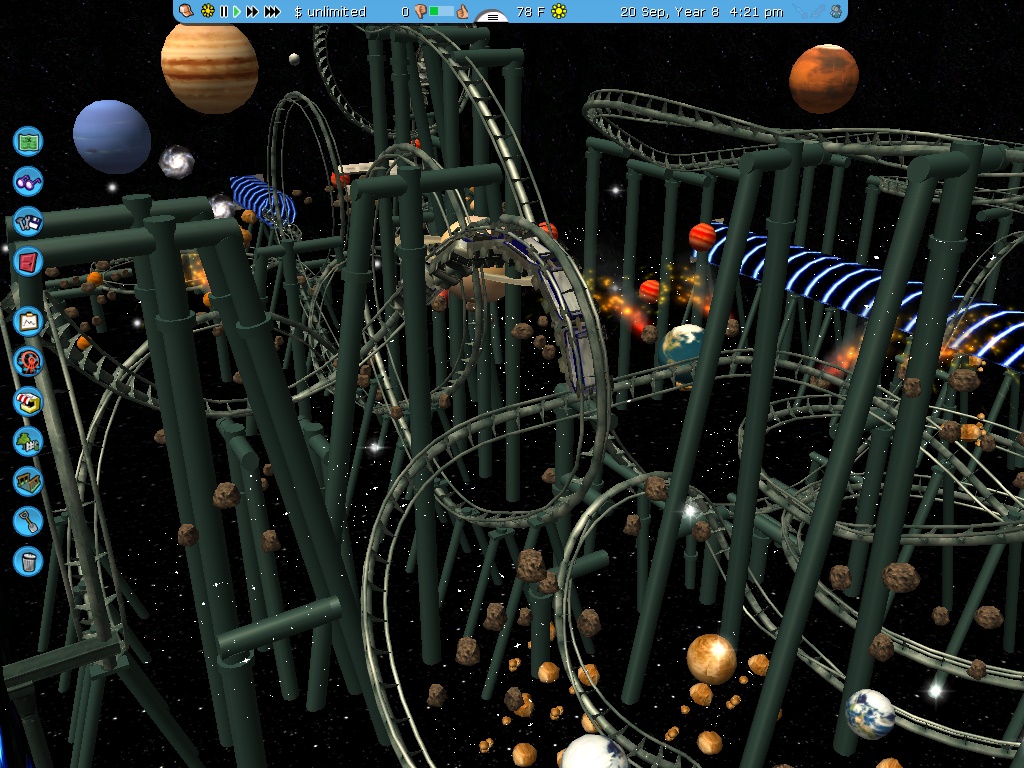Open the scenery building menu
This screenshot has height=768, width=1024.
[29, 441]
